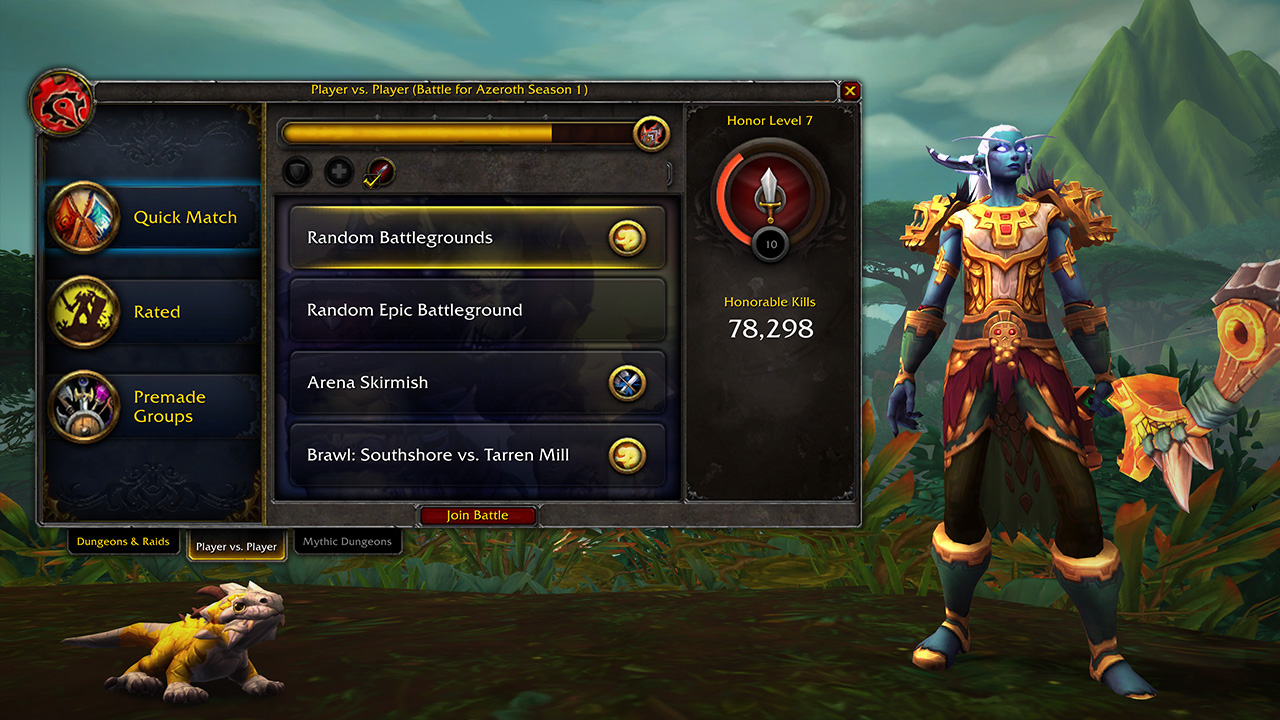Click the honor talent token showing 10

coord(769,243)
